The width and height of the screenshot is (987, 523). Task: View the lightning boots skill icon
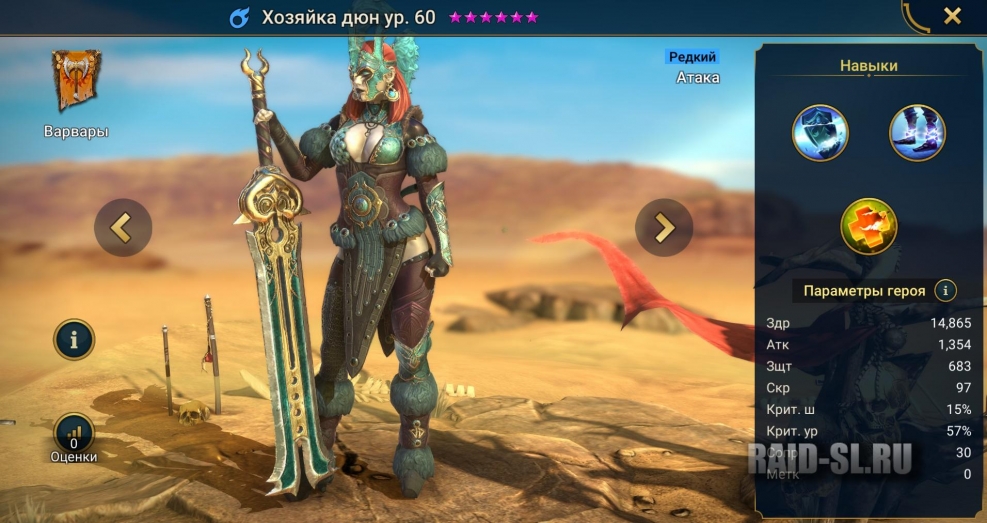pyautogui.click(x=916, y=133)
